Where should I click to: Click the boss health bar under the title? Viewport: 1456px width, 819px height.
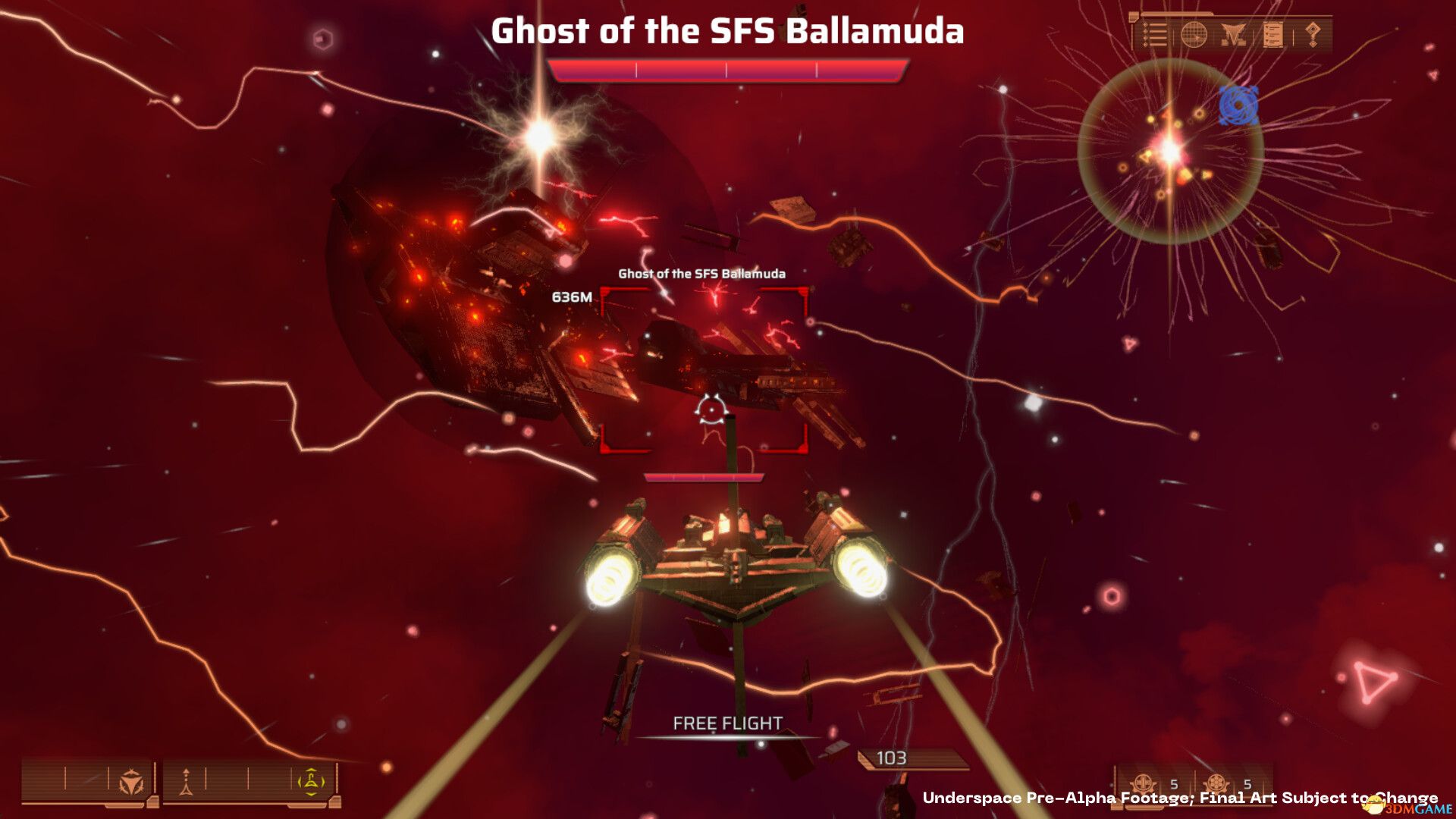point(728,69)
